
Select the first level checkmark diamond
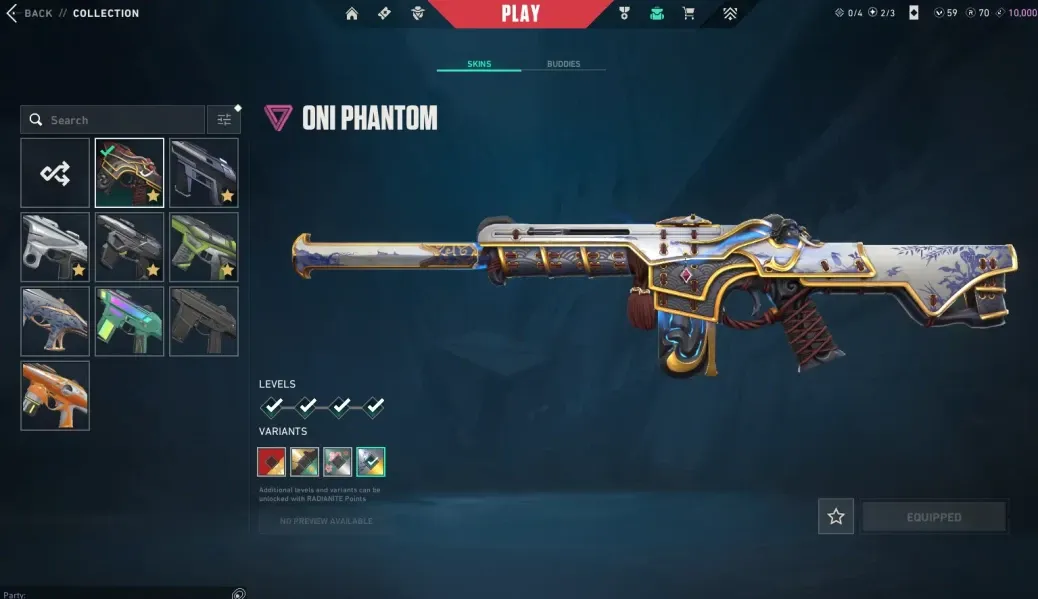[273, 406]
